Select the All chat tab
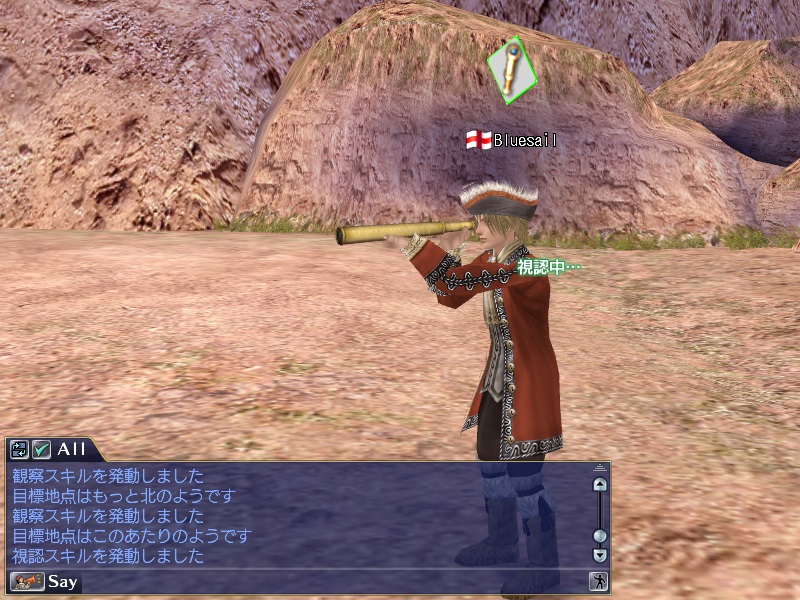Viewport: 800px width, 600px height. click(71, 450)
